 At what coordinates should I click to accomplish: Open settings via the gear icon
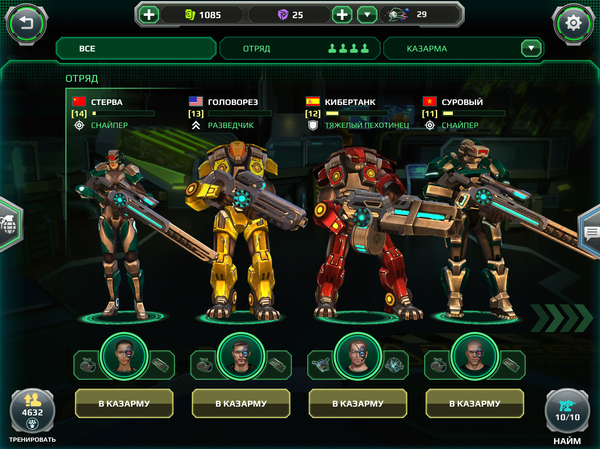click(573, 21)
